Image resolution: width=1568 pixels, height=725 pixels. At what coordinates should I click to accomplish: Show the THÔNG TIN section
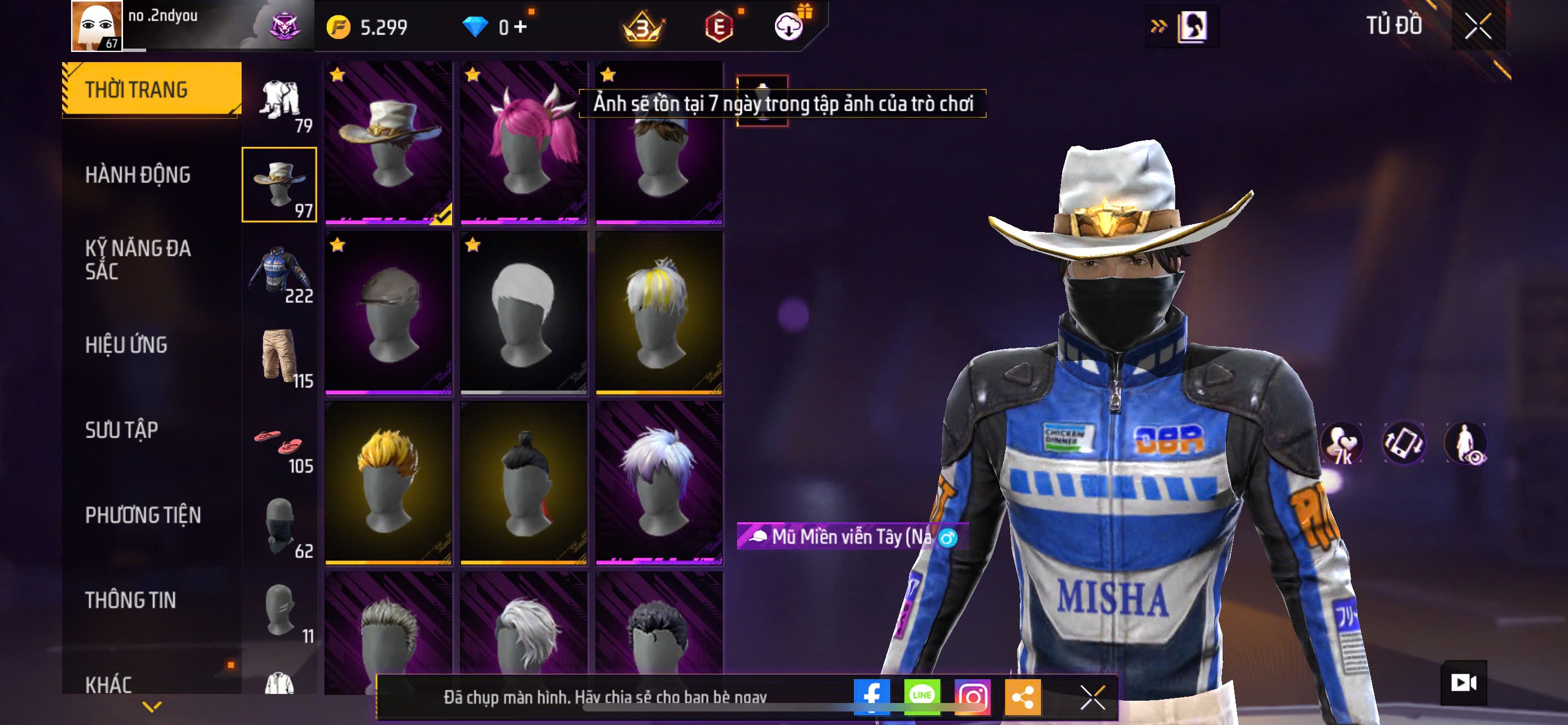[130, 600]
